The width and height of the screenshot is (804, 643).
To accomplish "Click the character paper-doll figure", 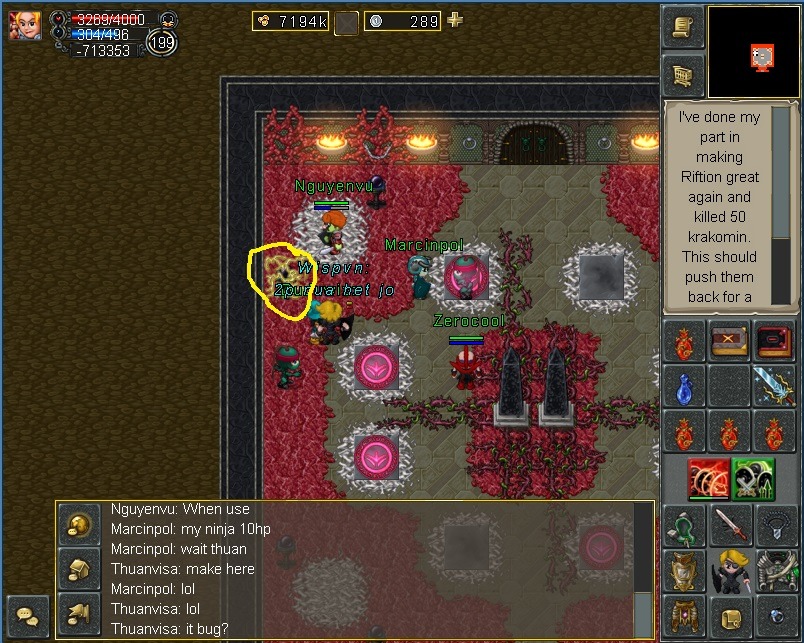I will (x=729, y=571).
